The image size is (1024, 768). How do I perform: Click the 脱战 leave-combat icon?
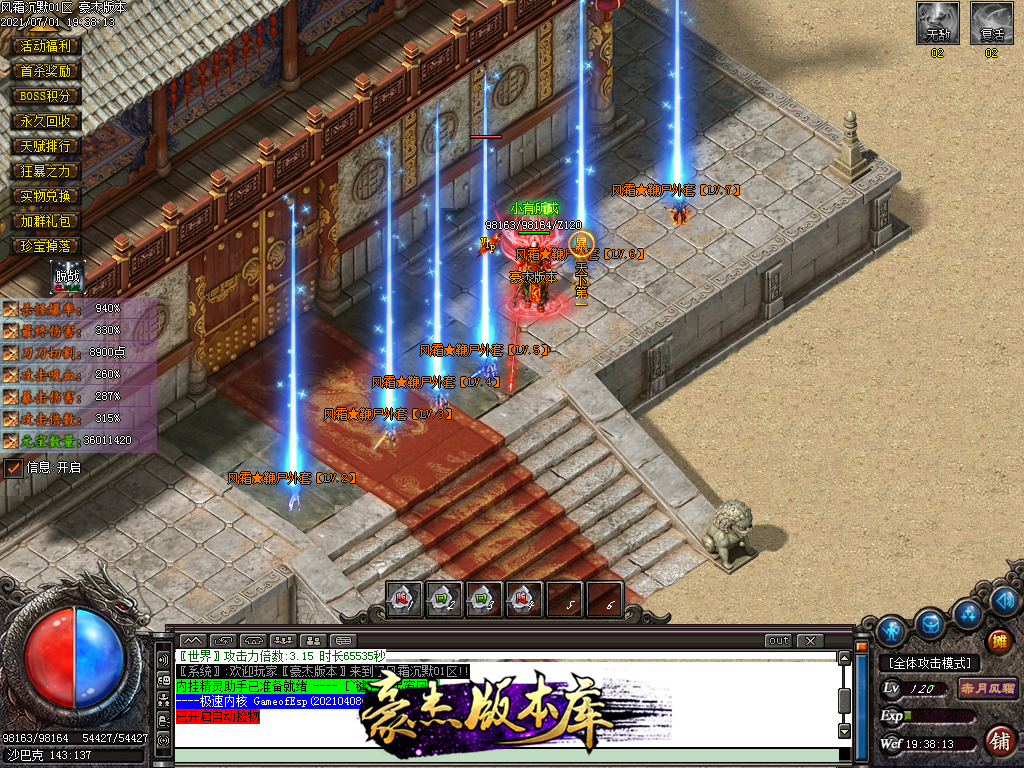point(68,277)
